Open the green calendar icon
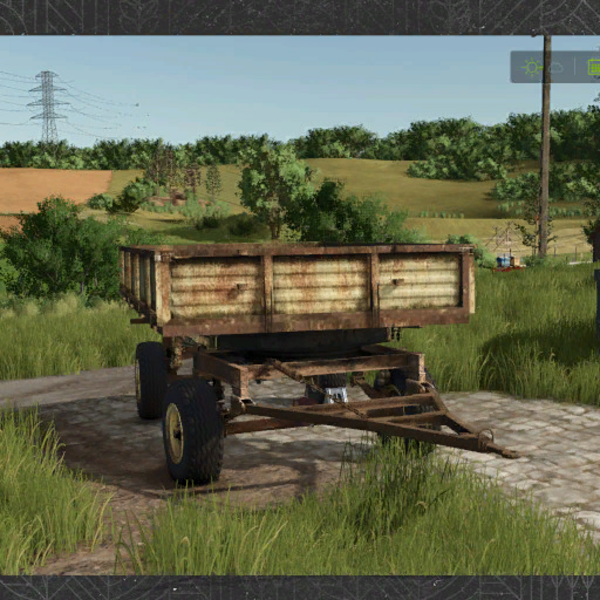The height and width of the screenshot is (600, 600). click(593, 67)
